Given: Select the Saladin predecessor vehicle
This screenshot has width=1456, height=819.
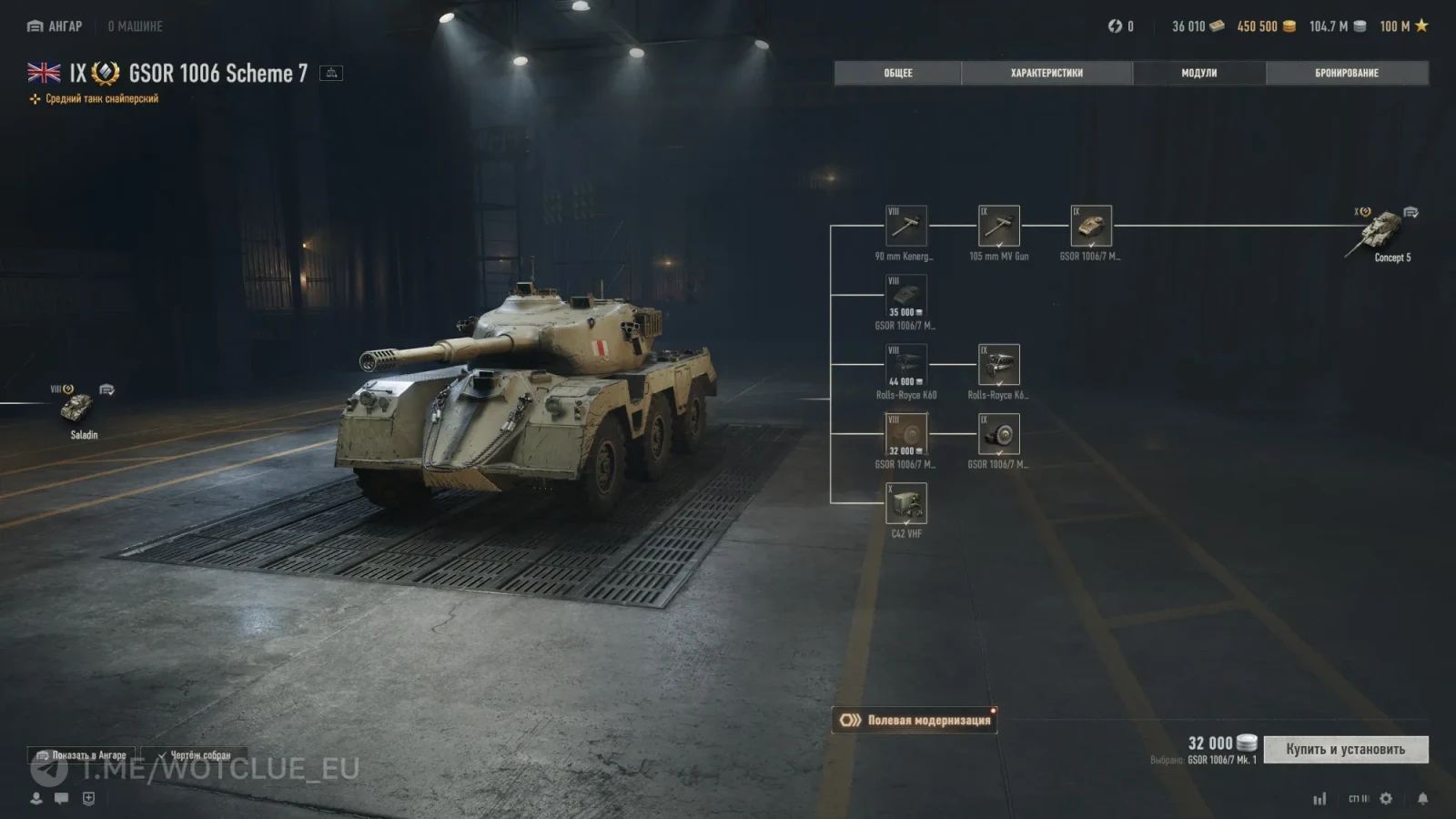Looking at the screenshot, I should tap(78, 408).
